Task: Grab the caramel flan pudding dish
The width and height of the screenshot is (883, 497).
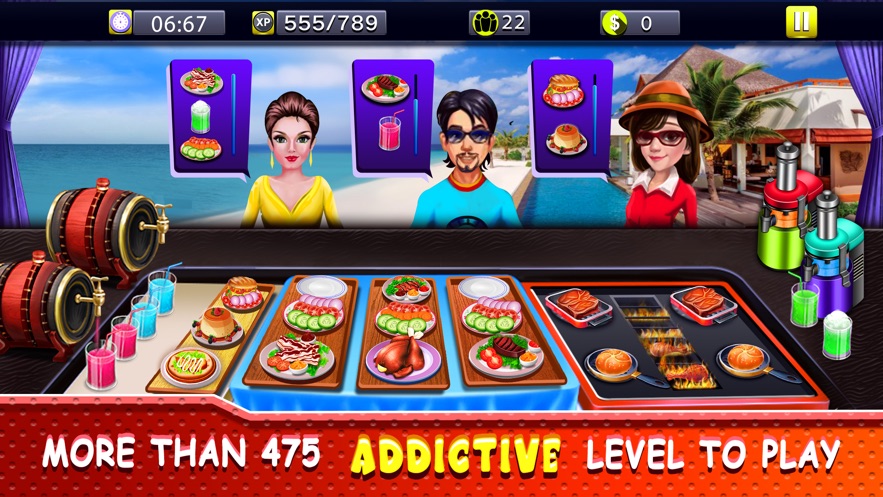Action: pos(217,325)
